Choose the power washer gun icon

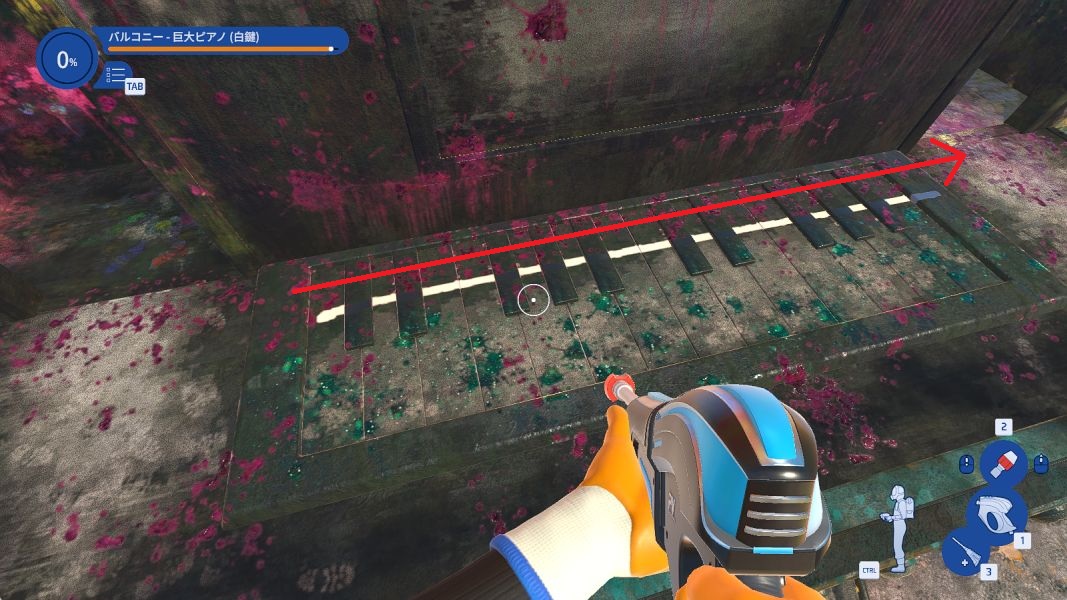[995, 512]
